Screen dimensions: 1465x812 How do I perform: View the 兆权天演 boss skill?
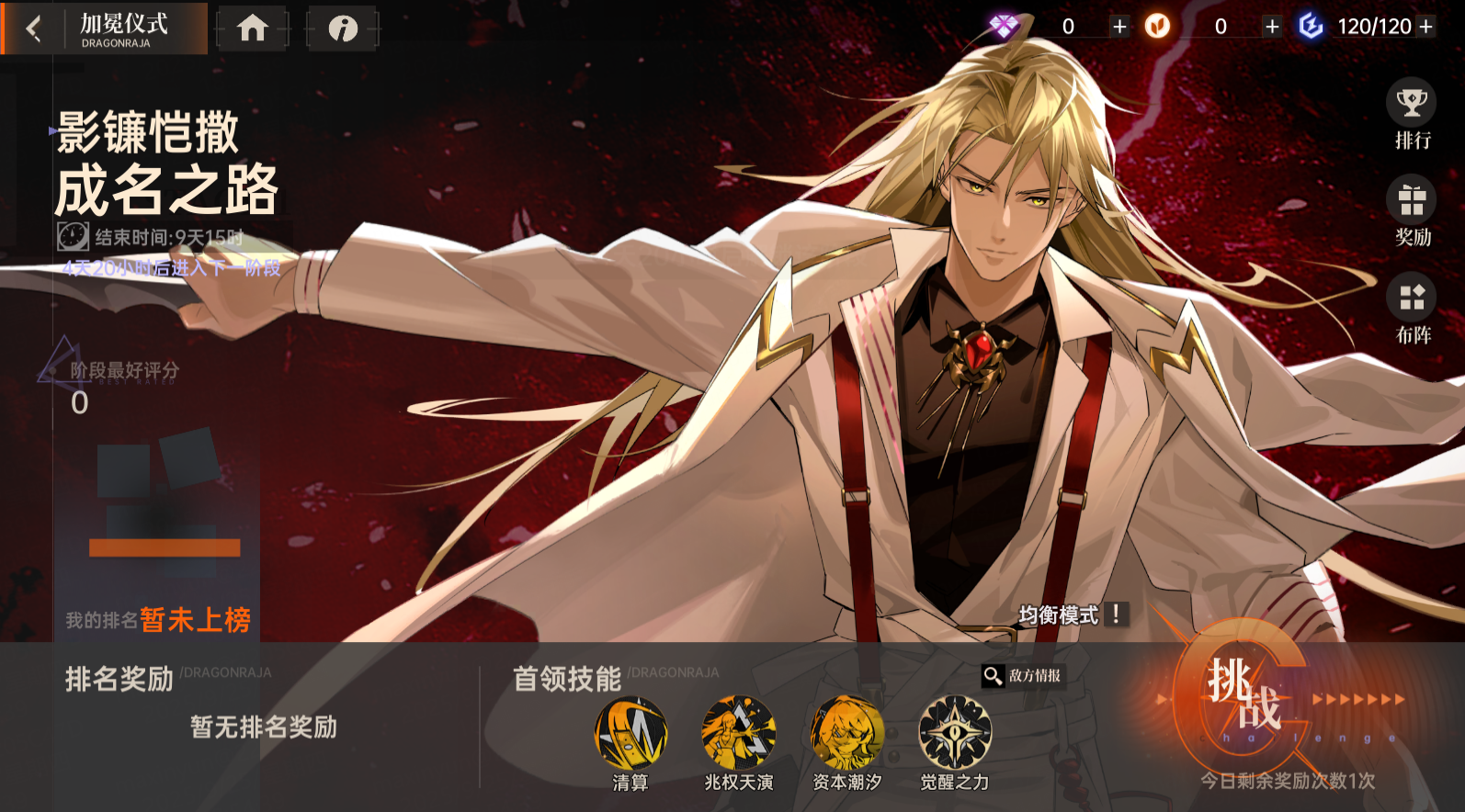740,732
